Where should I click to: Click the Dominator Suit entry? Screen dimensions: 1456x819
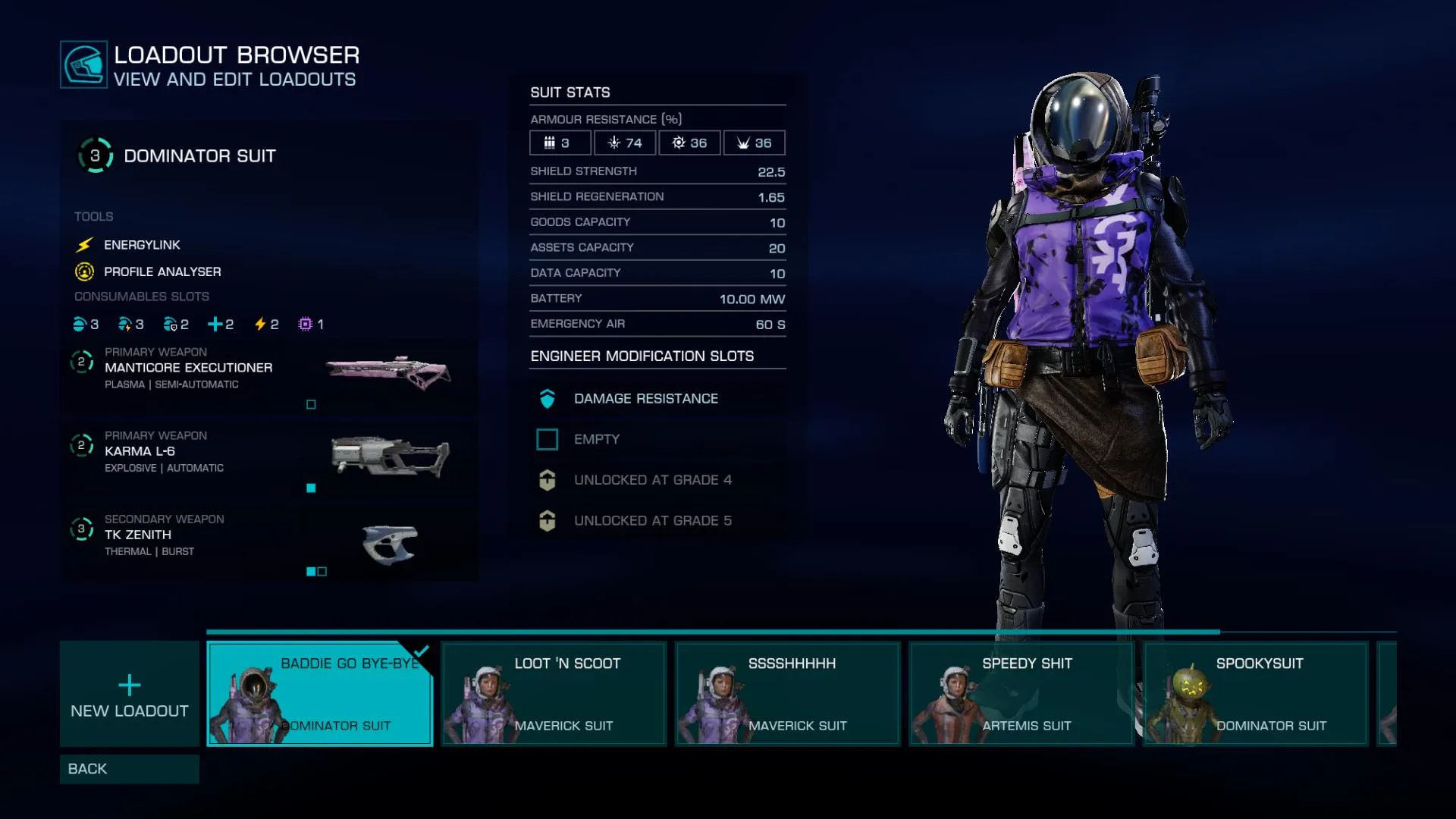(x=199, y=156)
